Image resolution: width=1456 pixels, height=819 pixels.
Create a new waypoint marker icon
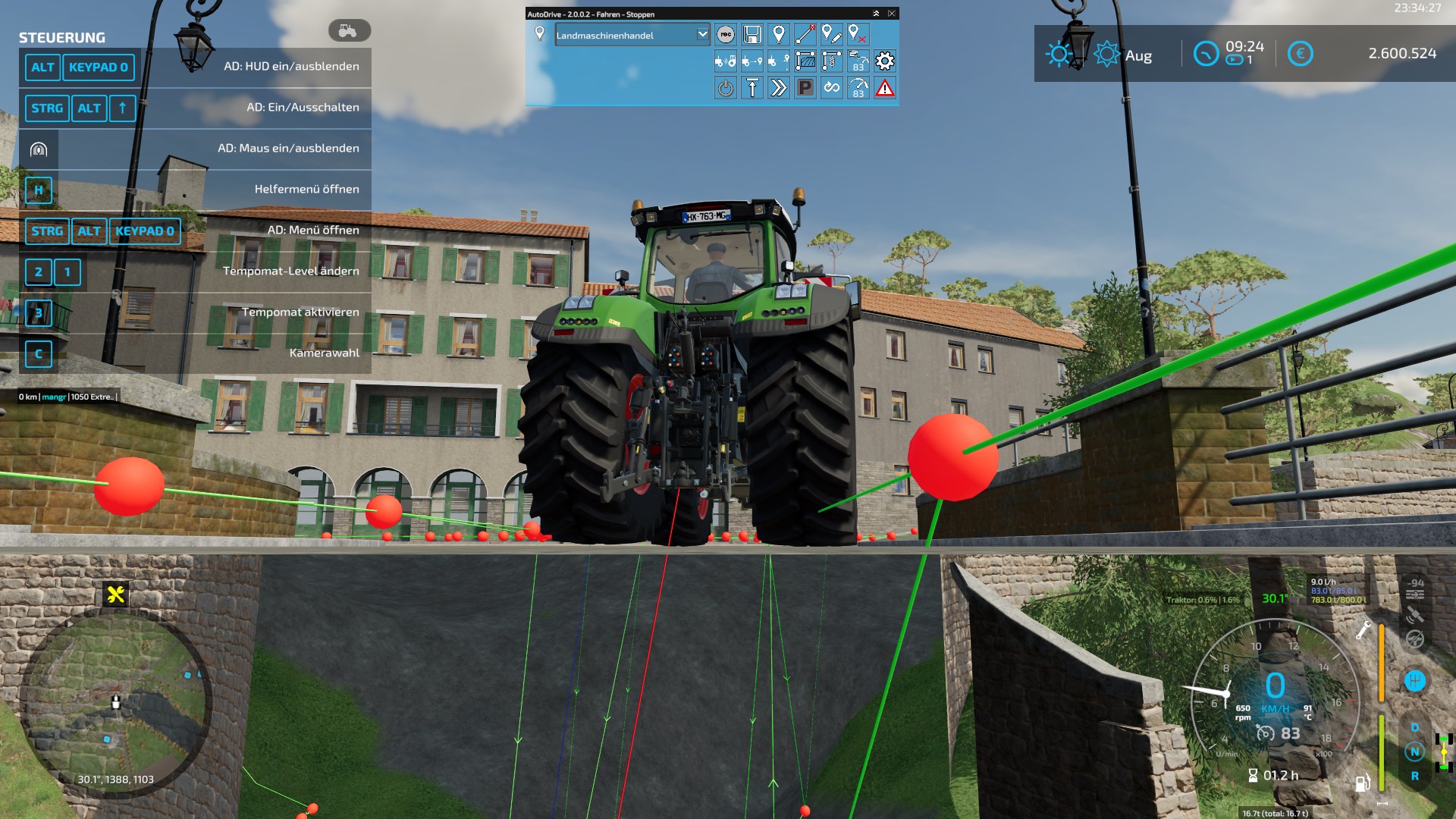(x=779, y=34)
